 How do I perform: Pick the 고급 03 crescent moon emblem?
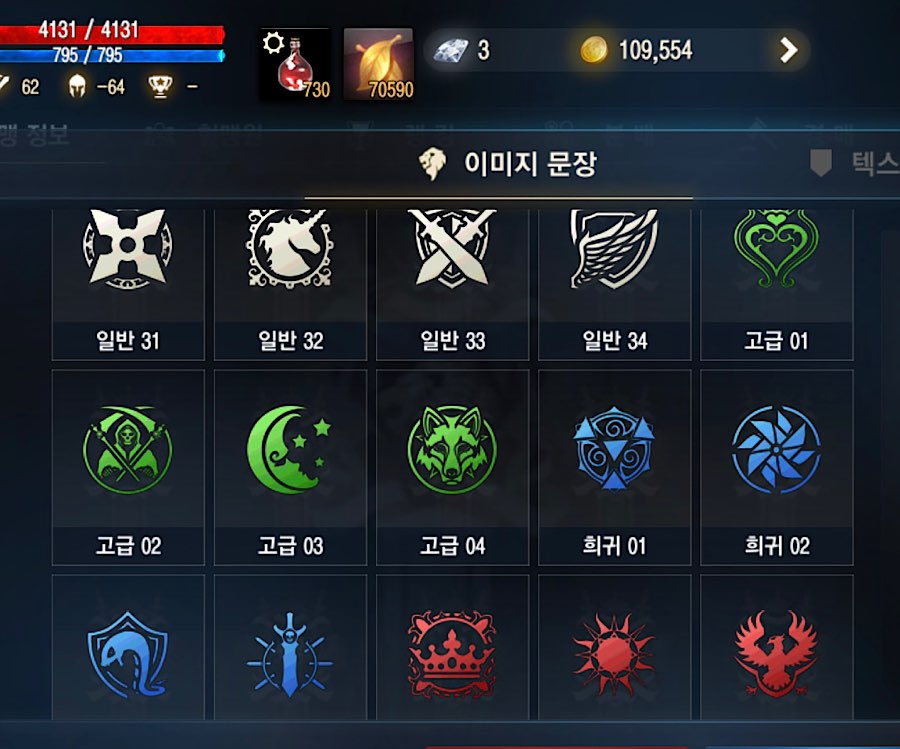pyautogui.click(x=290, y=467)
